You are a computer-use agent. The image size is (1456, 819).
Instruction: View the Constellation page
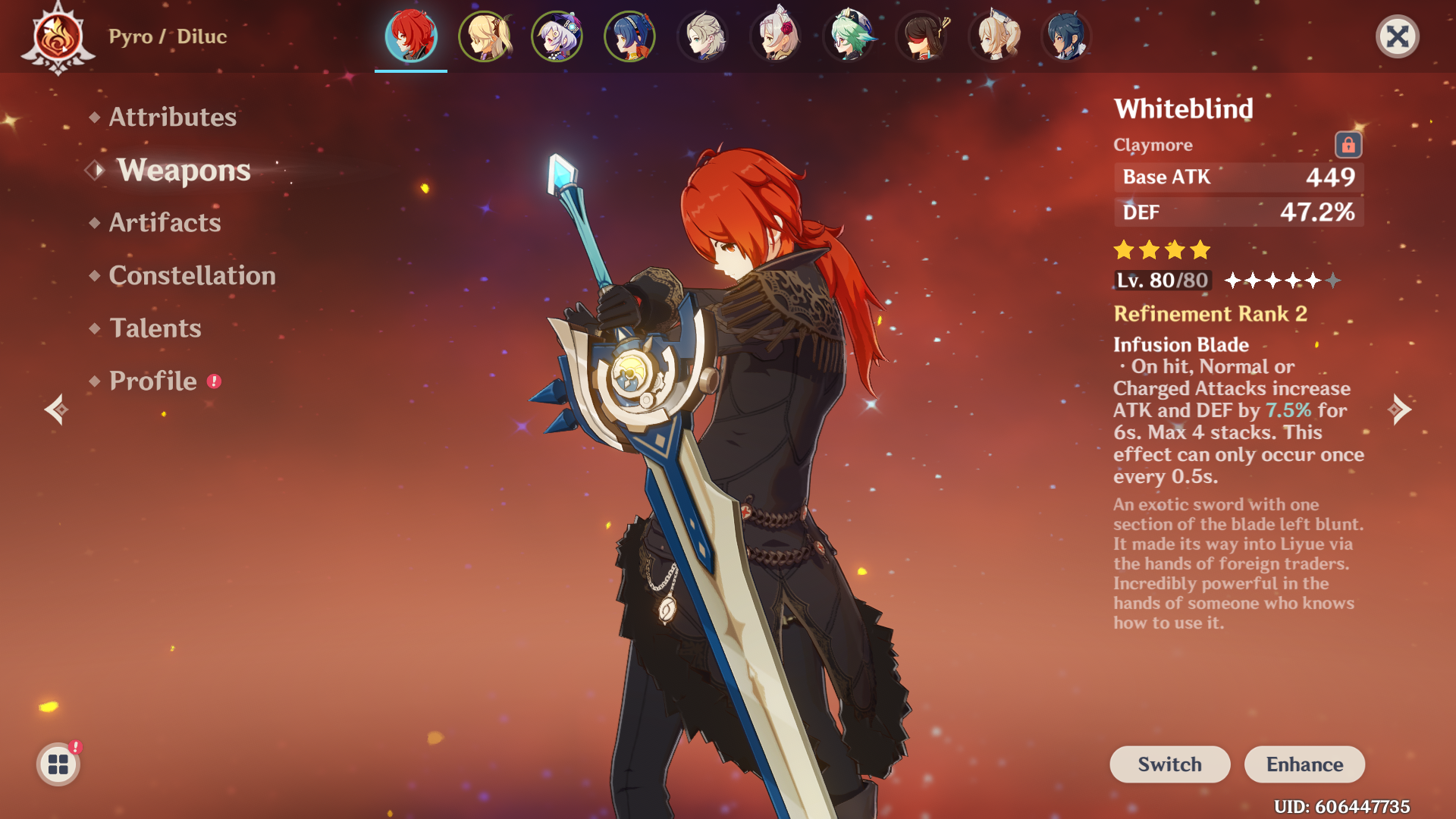tap(192, 275)
